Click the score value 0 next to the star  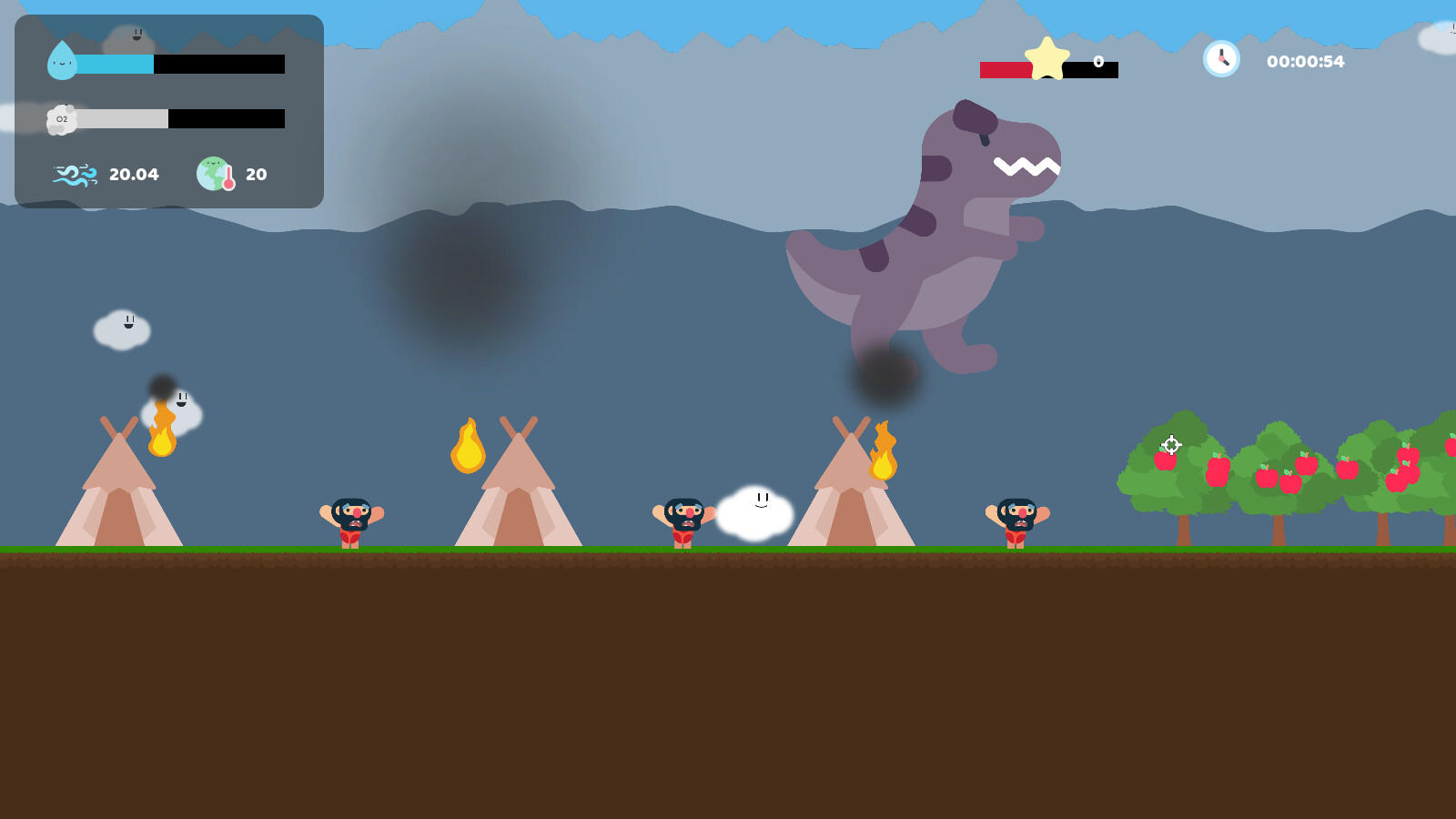(1097, 63)
